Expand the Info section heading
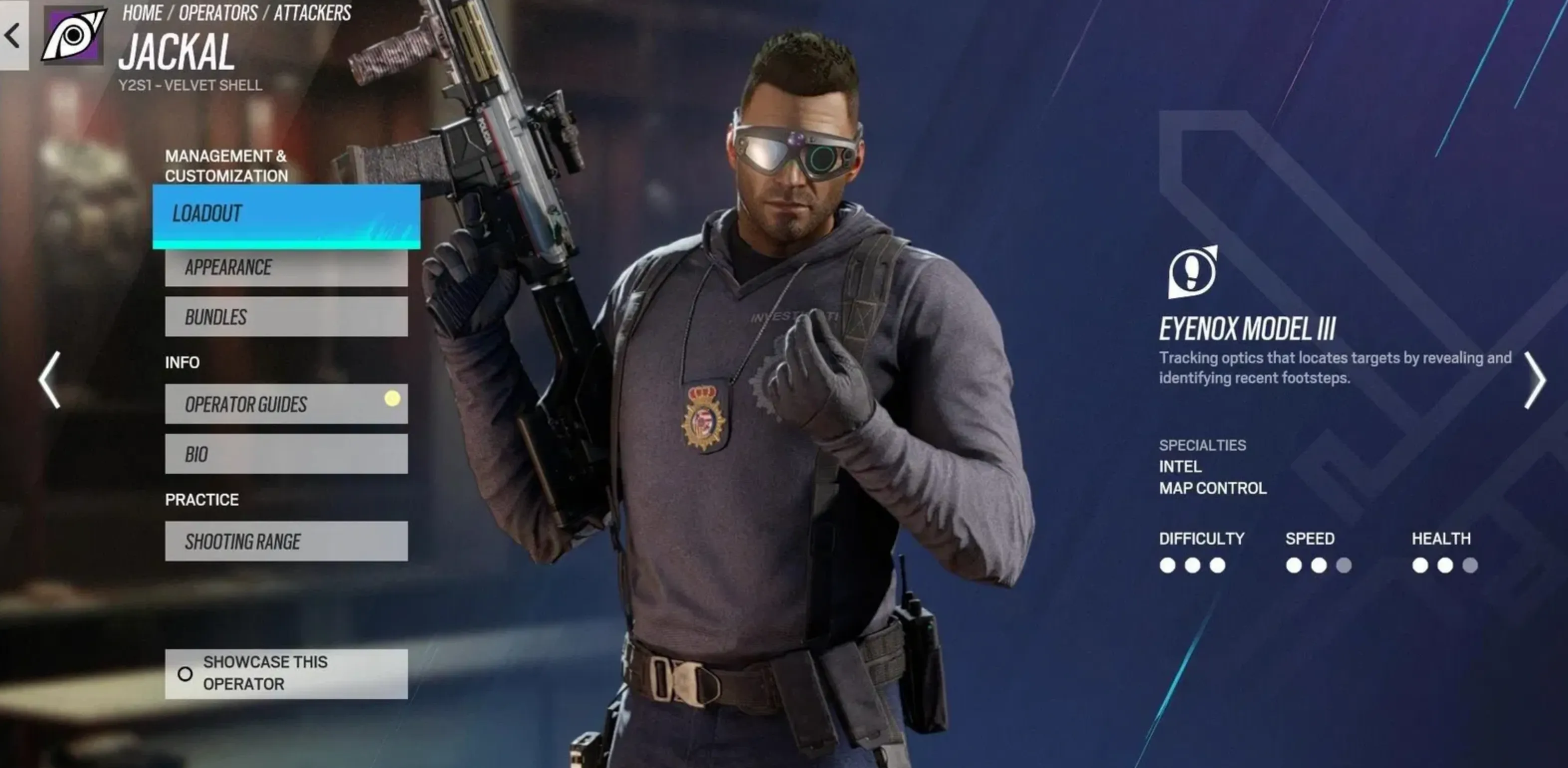Viewport: 1568px width, 768px height. point(183,362)
